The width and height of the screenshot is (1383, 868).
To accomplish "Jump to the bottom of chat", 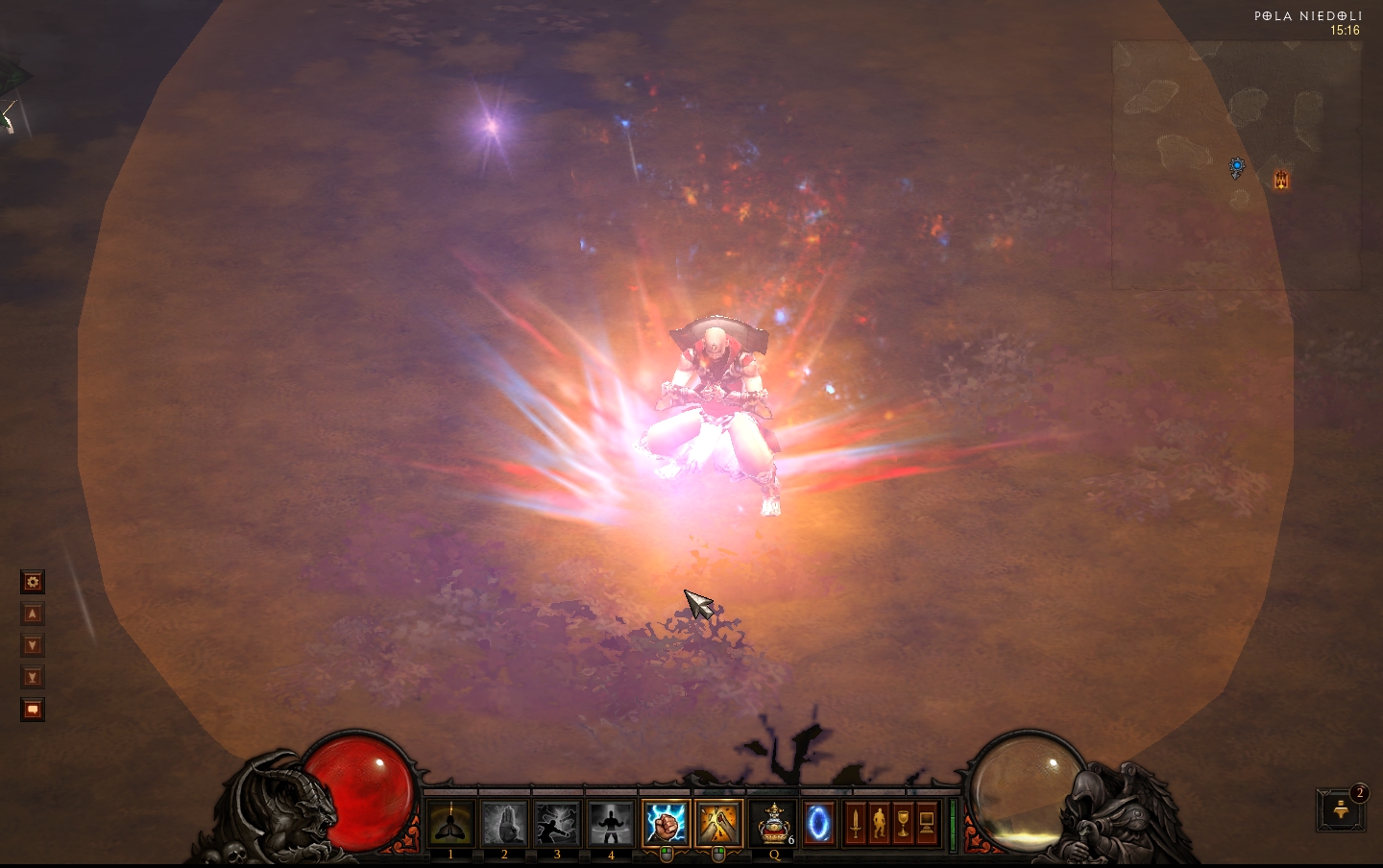I will 33,677.
